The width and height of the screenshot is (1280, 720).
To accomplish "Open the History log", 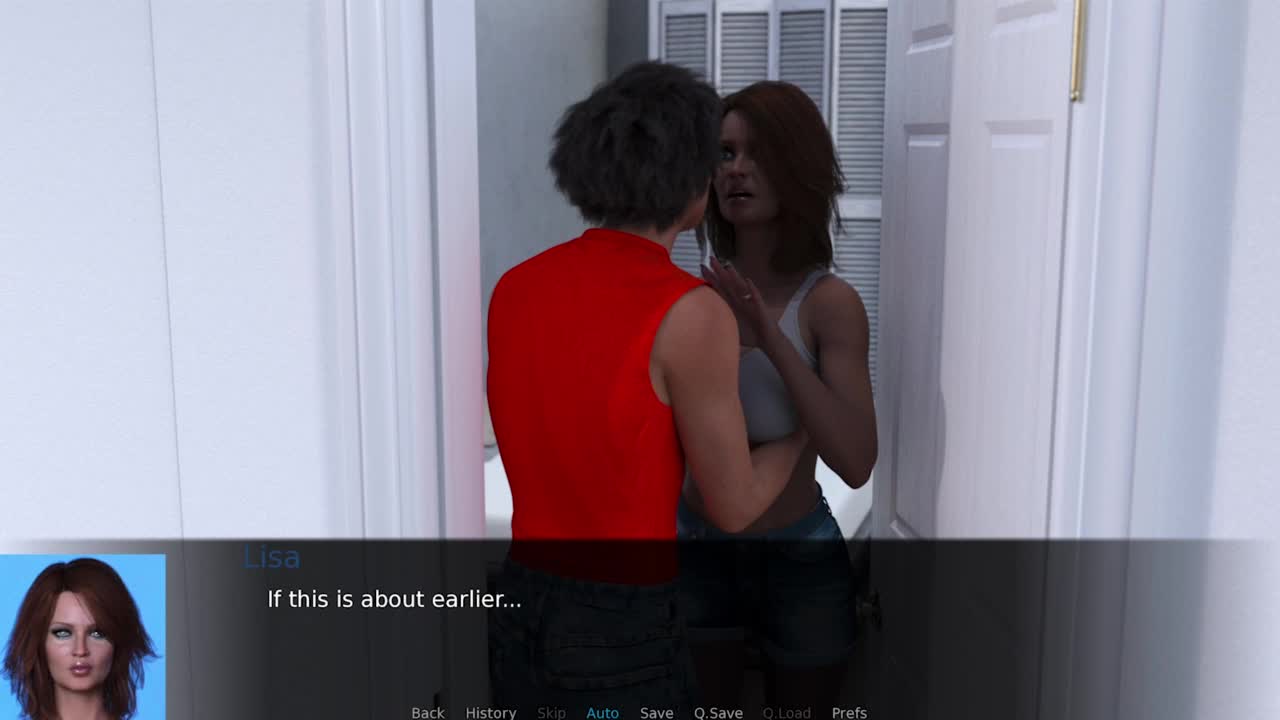I will [491, 712].
